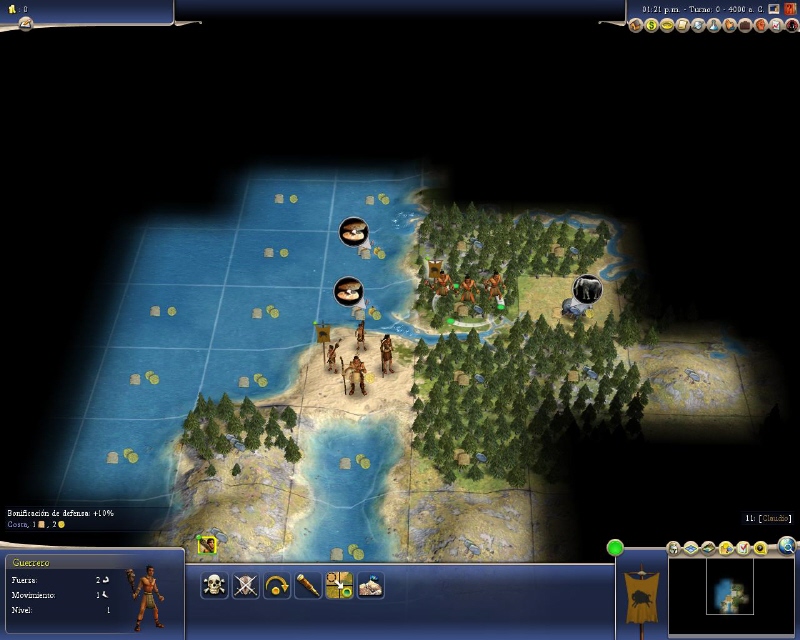The image size is (800, 640).
Task: Activate the spyglass explore command
Action: coord(307,585)
